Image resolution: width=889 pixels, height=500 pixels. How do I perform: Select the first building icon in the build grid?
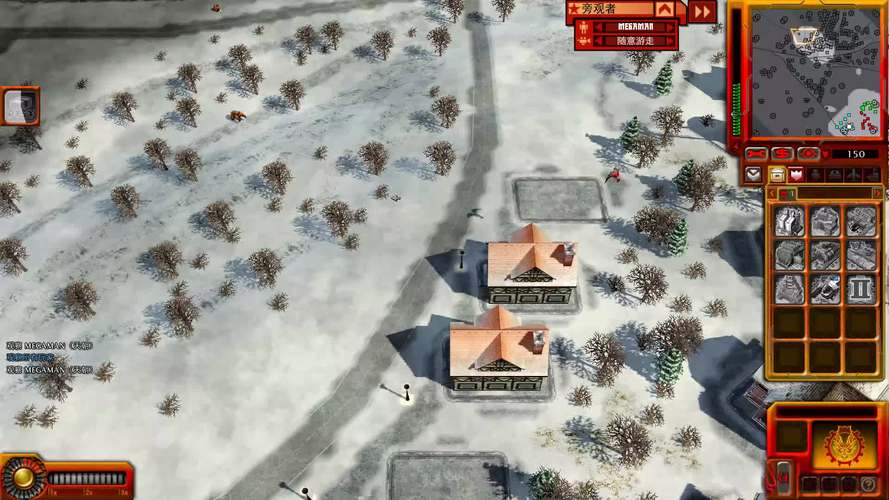tap(791, 221)
